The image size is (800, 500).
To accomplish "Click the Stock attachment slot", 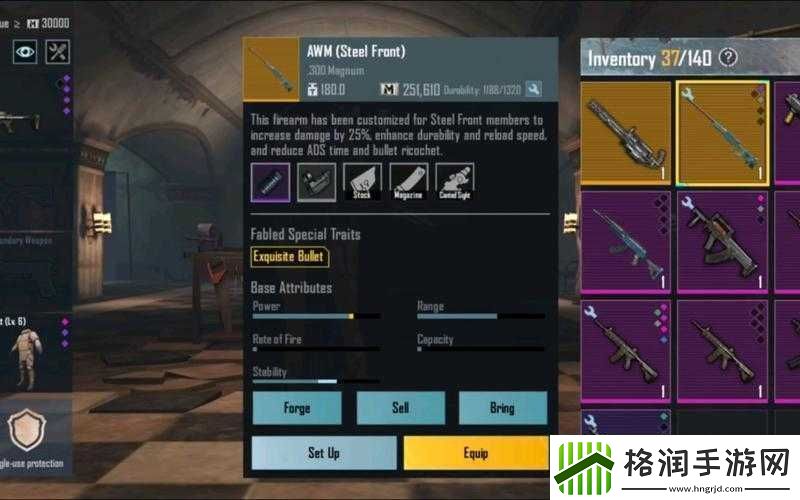I will point(362,183).
